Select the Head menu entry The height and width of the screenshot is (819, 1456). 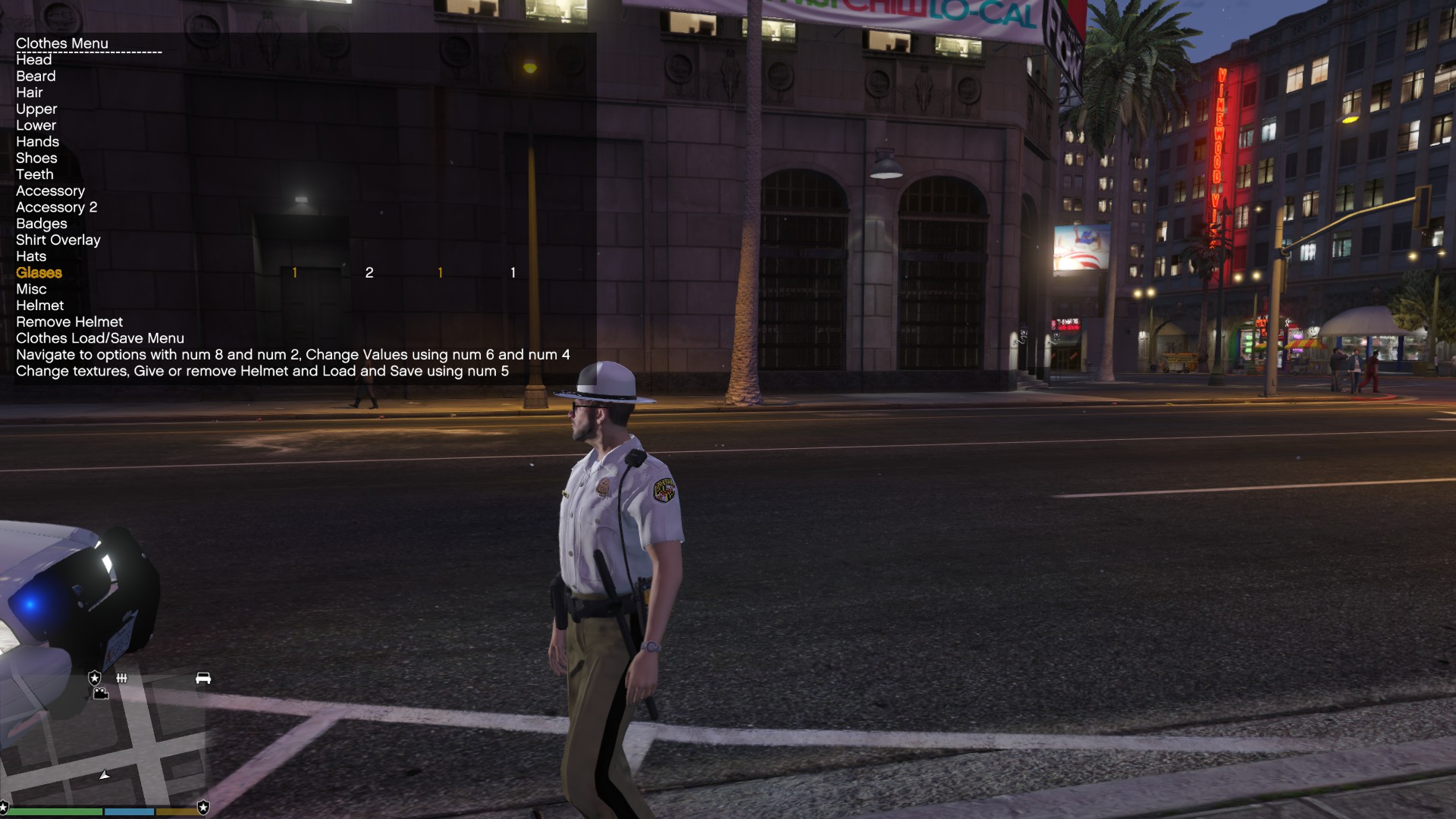(x=34, y=60)
